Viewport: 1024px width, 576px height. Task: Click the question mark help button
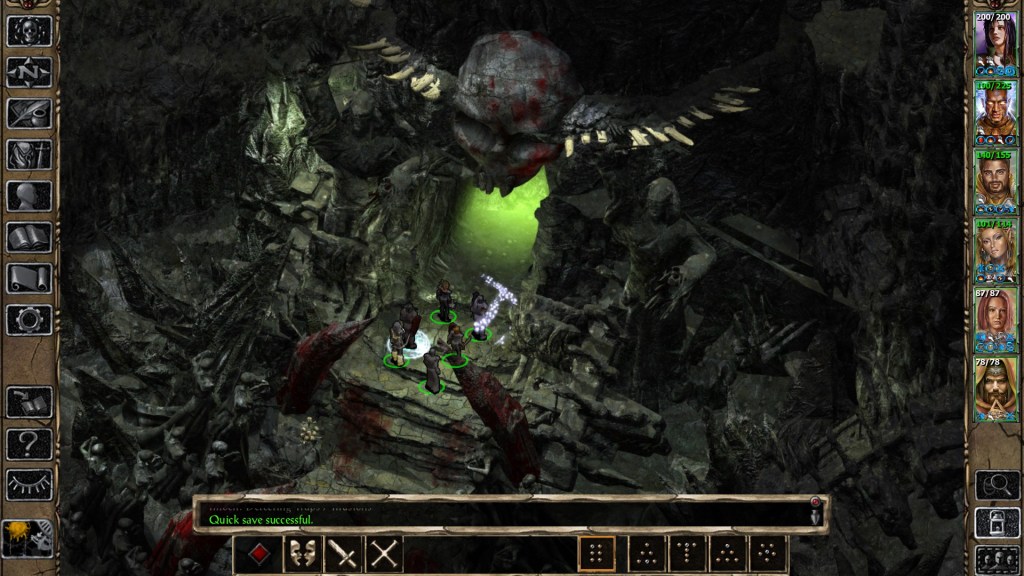pyautogui.click(x=29, y=443)
